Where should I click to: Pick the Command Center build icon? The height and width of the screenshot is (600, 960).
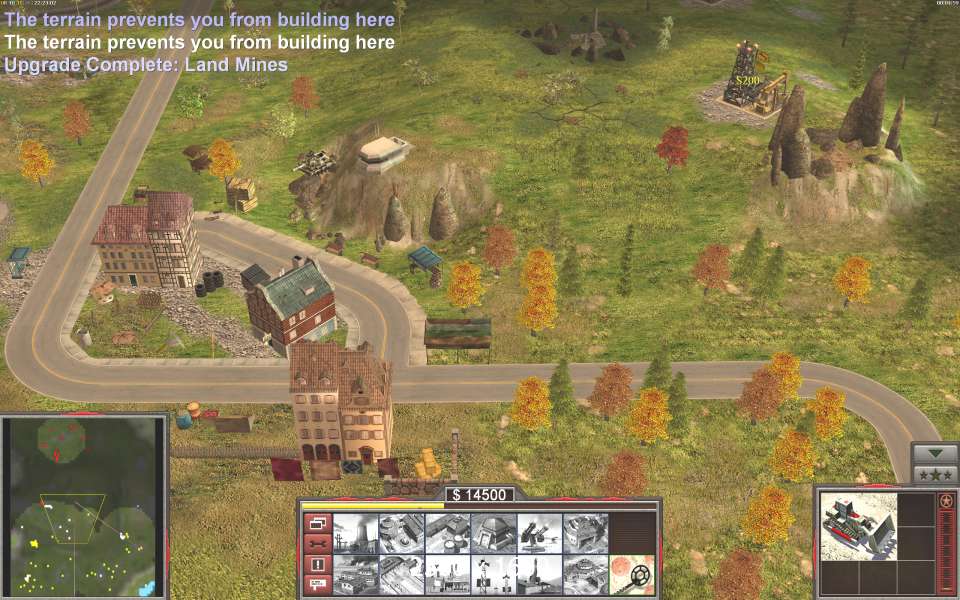tap(585, 574)
